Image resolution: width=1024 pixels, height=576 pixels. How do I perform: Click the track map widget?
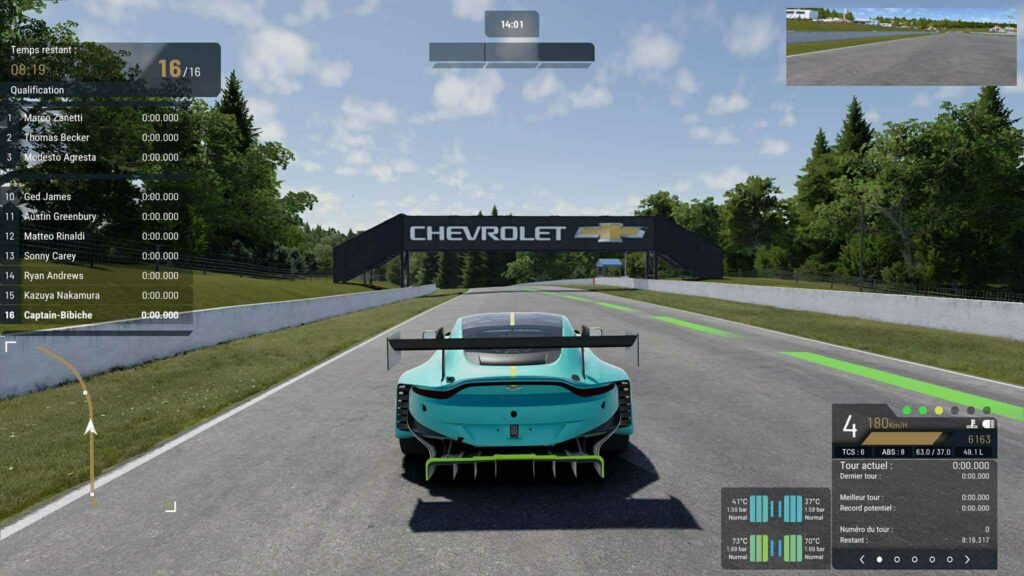click(x=90, y=426)
